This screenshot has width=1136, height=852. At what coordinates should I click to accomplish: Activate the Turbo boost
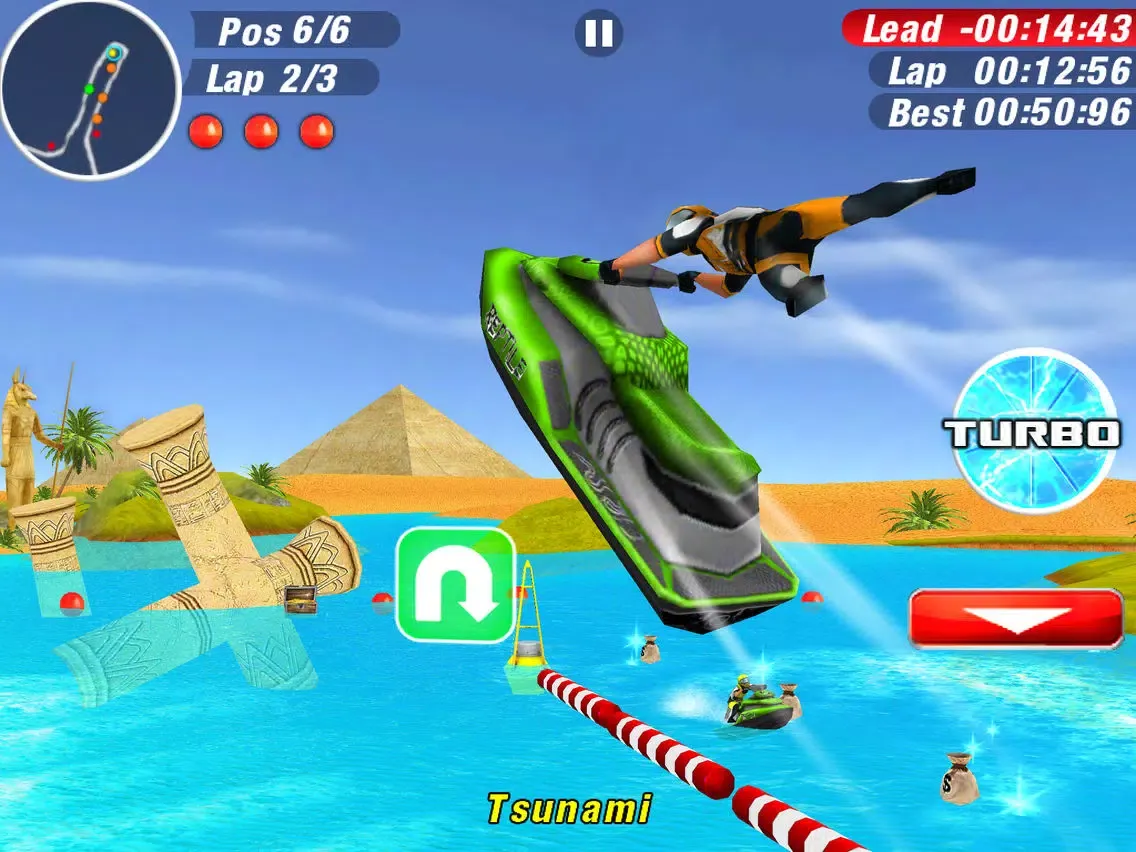(1032, 431)
